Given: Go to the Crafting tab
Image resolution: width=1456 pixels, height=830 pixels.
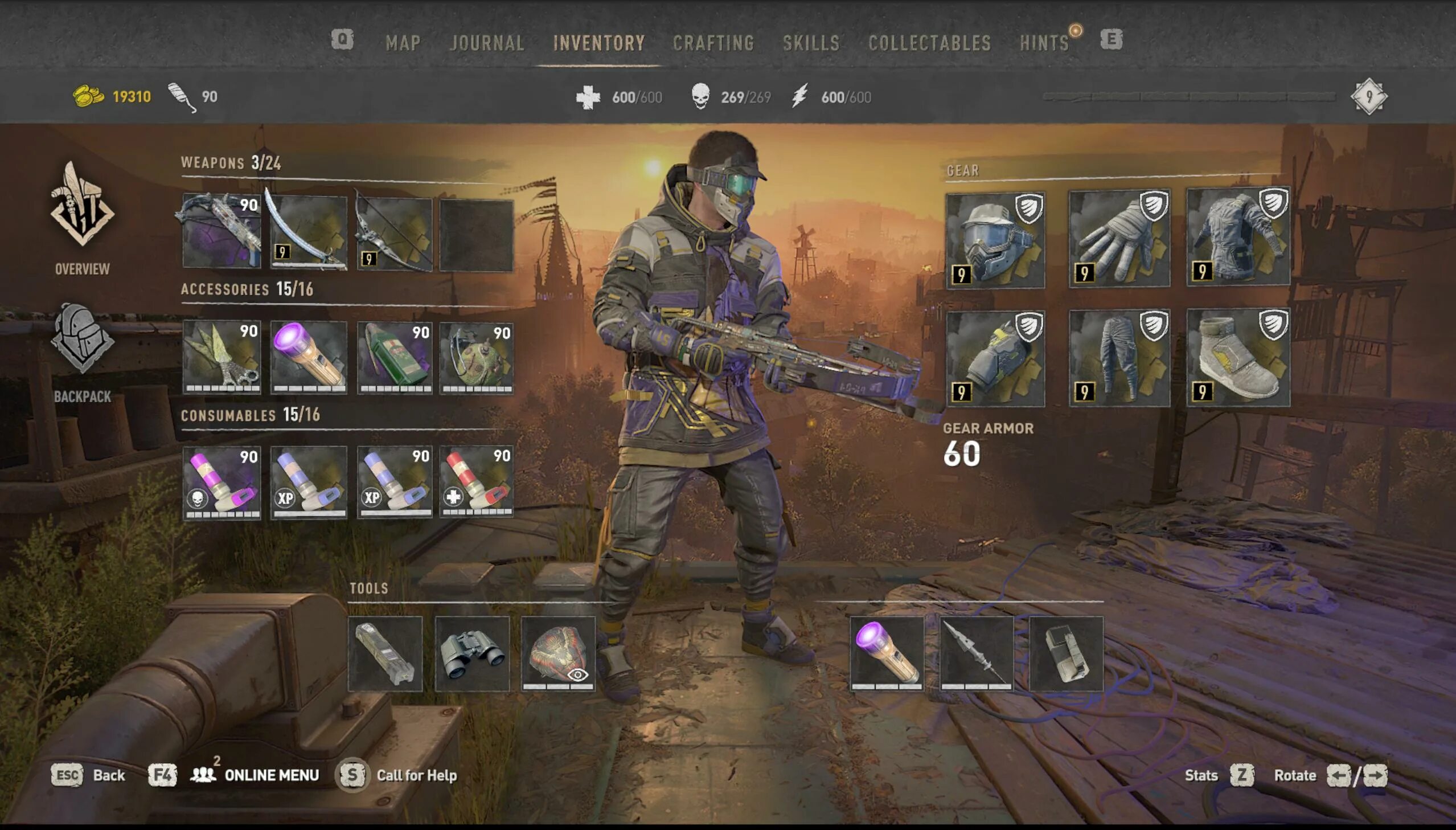Looking at the screenshot, I should [x=713, y=43].
